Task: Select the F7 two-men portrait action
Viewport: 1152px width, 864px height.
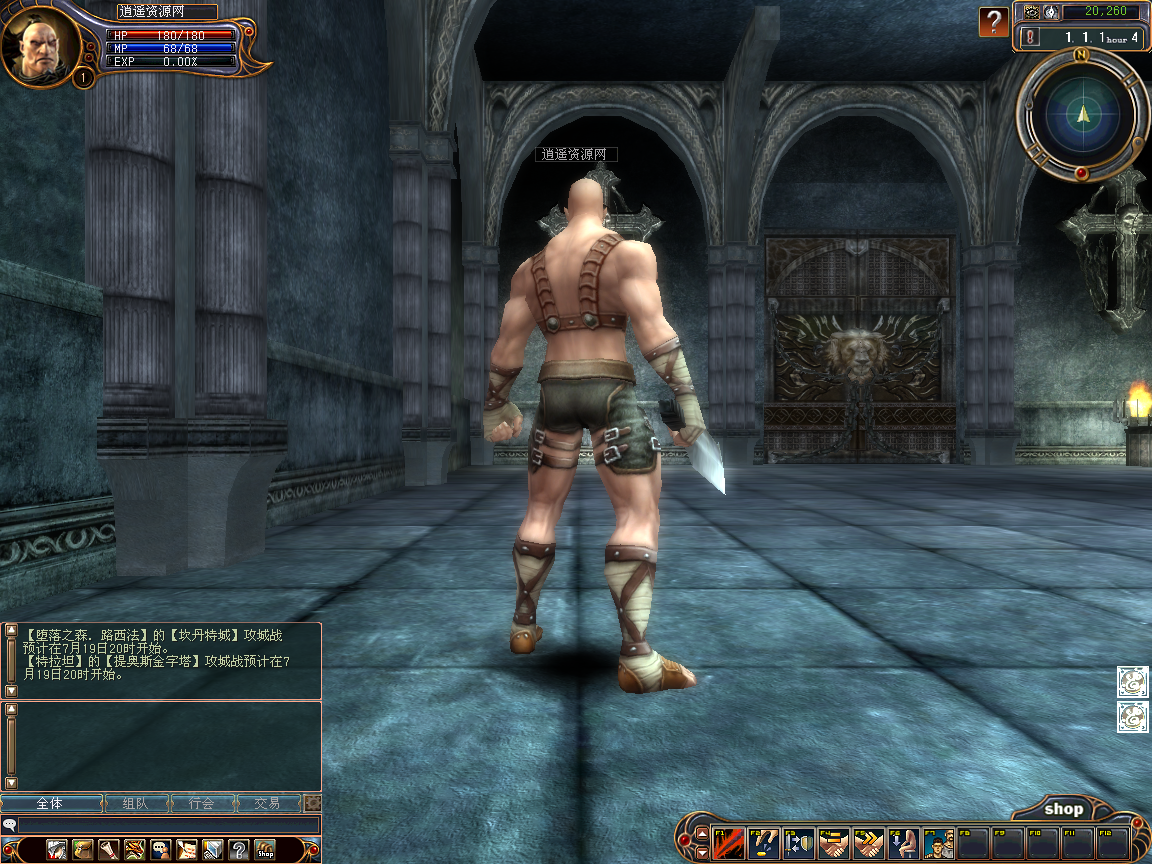Action: (938, 843)
